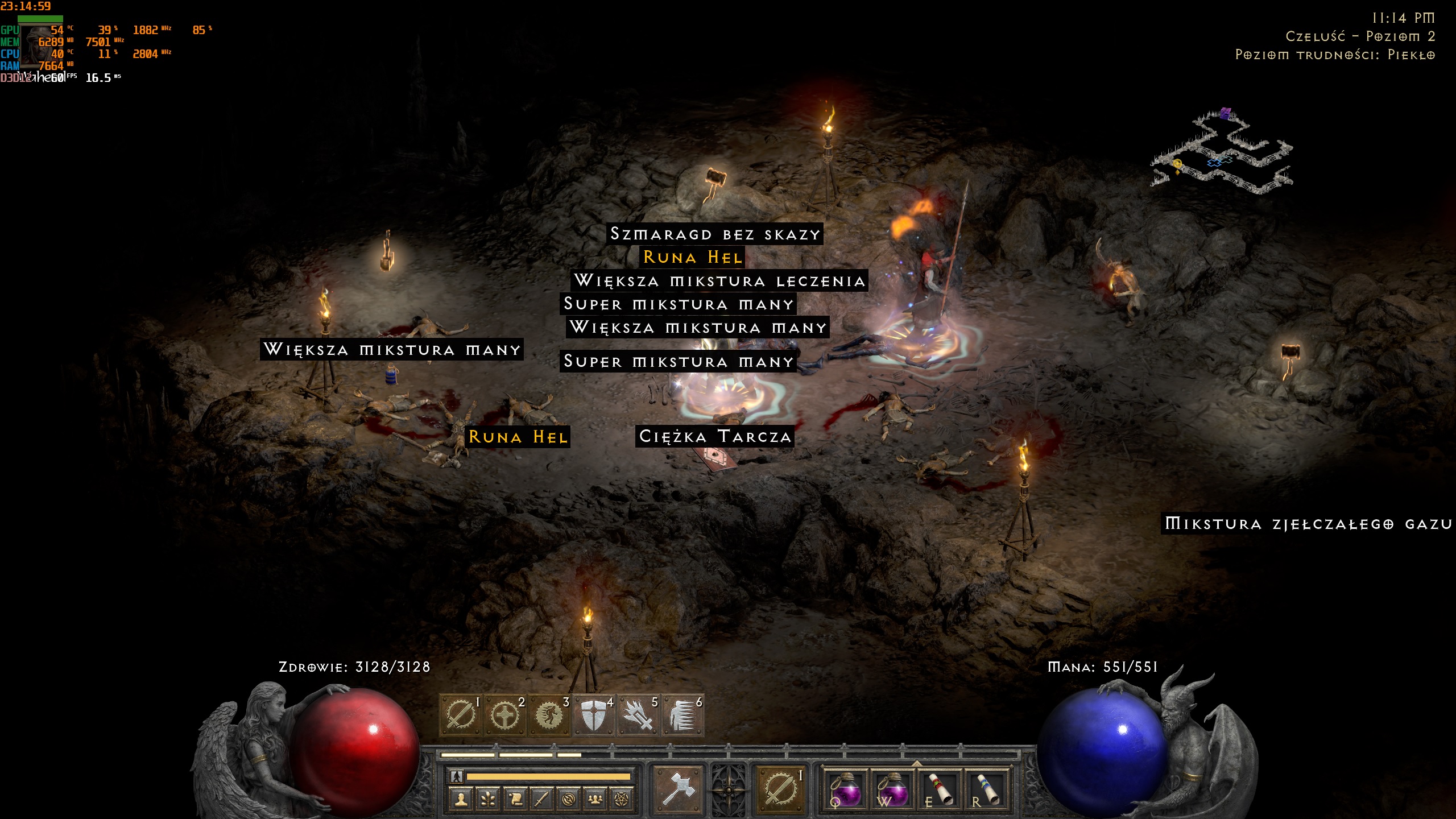Viewport: 1456px width, 819px height.
Task: Open the quest log scroll icon
Action: click(x=515, y=800)
